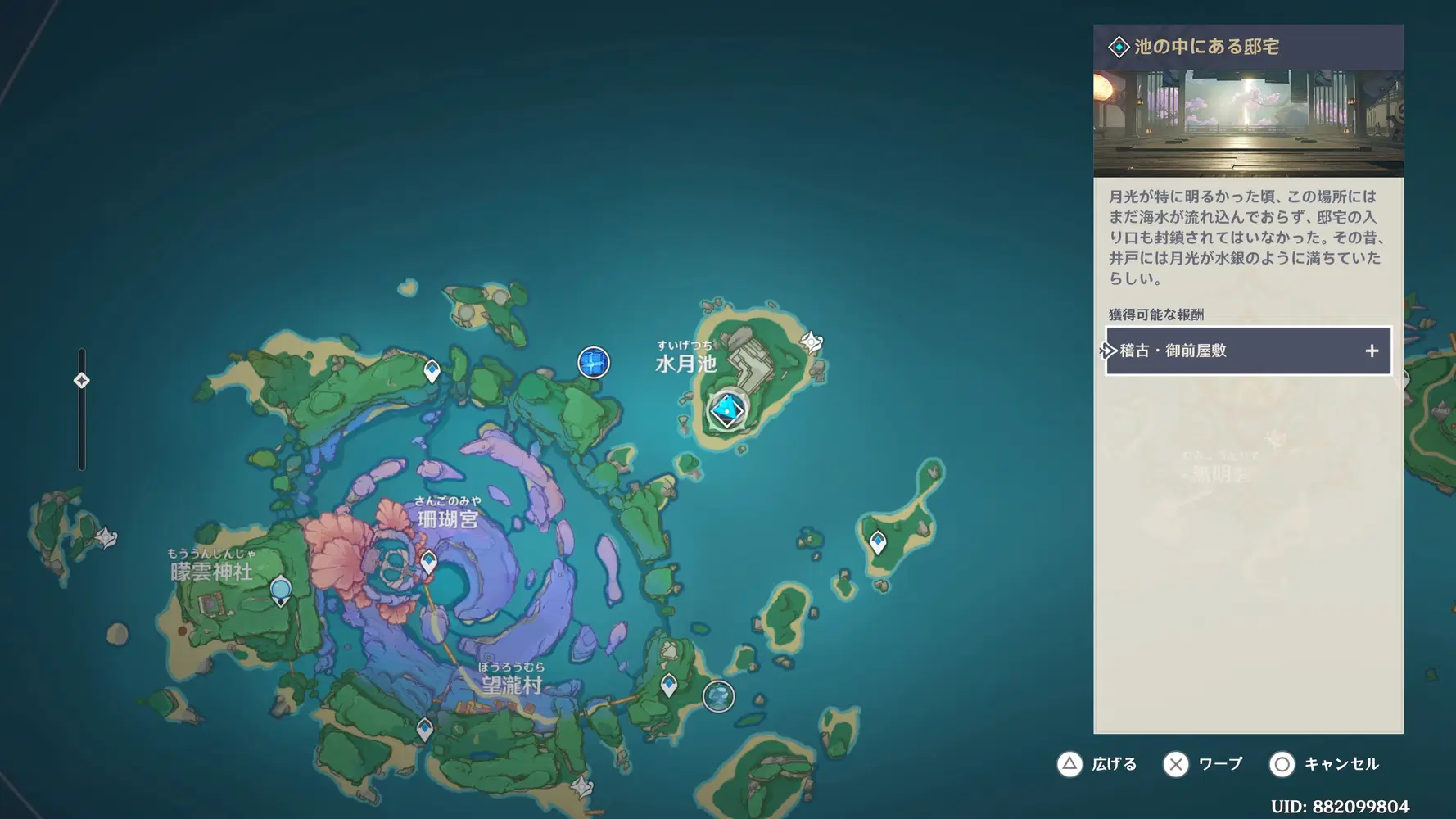The image size is (1456, 819).
Task: Expand the 稽古・御前屋敷 entry with the plus
Action: 1372,351
